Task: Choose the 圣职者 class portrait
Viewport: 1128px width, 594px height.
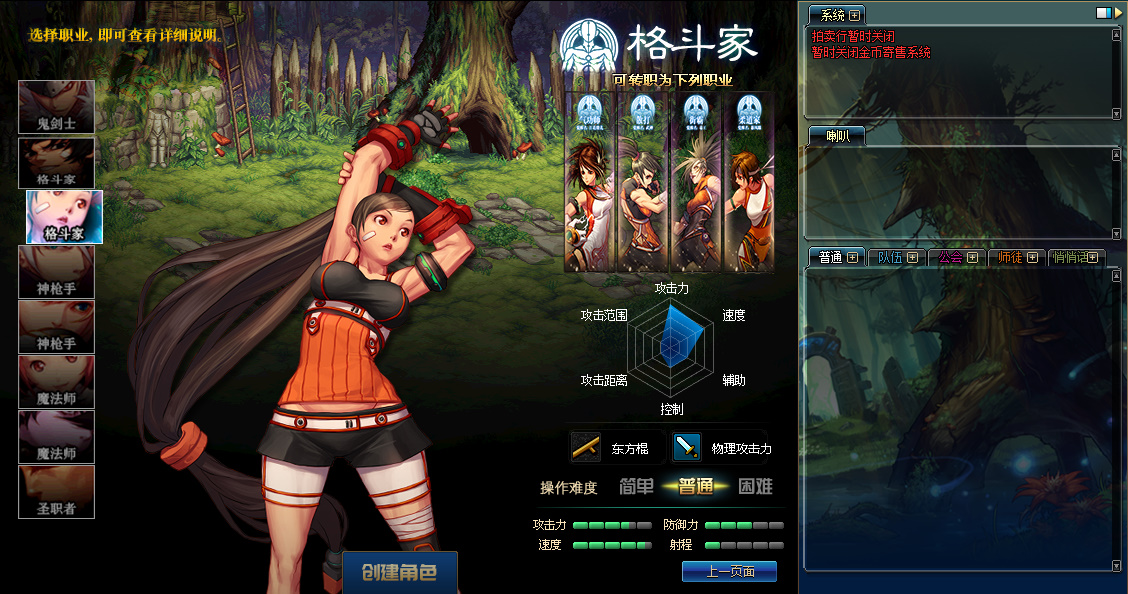Action: pos(57,492)
